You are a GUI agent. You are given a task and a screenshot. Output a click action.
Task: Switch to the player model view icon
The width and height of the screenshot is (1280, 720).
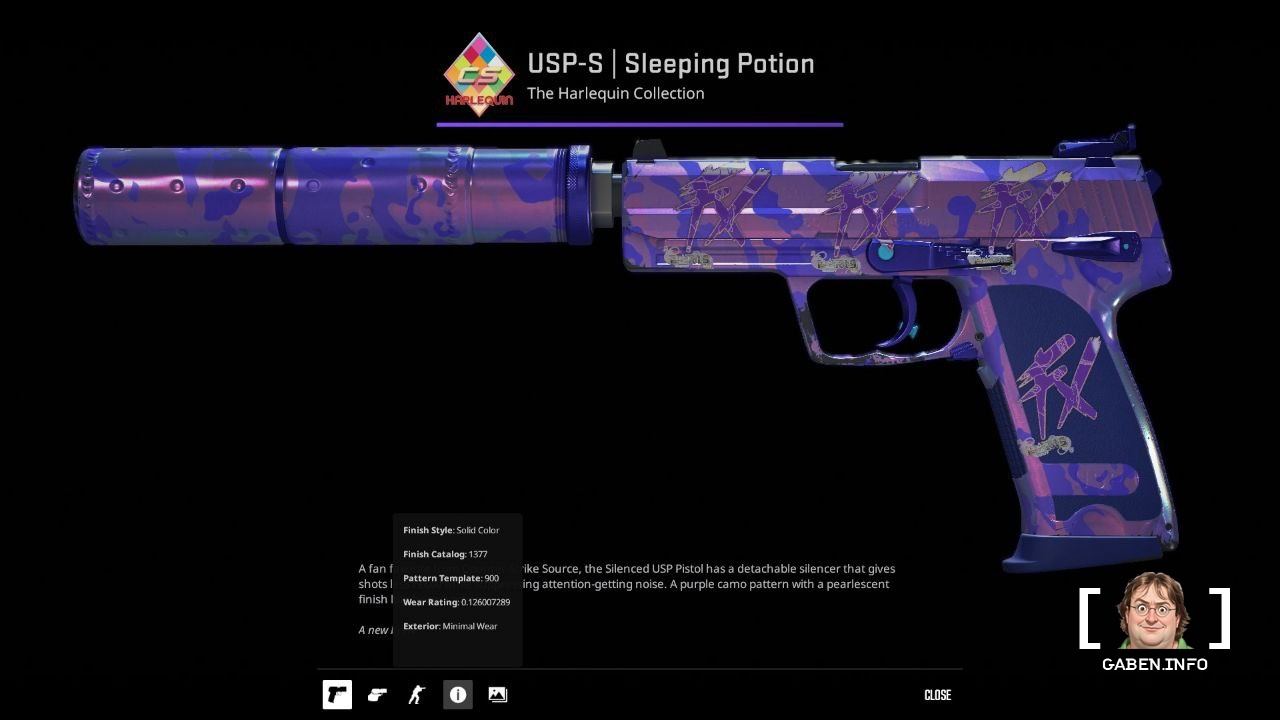[x=417, y=694]
